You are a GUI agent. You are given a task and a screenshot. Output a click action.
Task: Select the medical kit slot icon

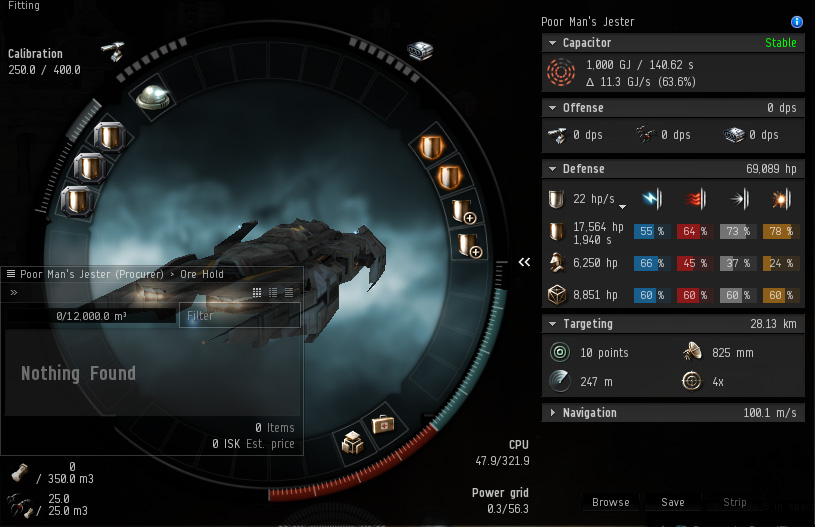point(384,425)
